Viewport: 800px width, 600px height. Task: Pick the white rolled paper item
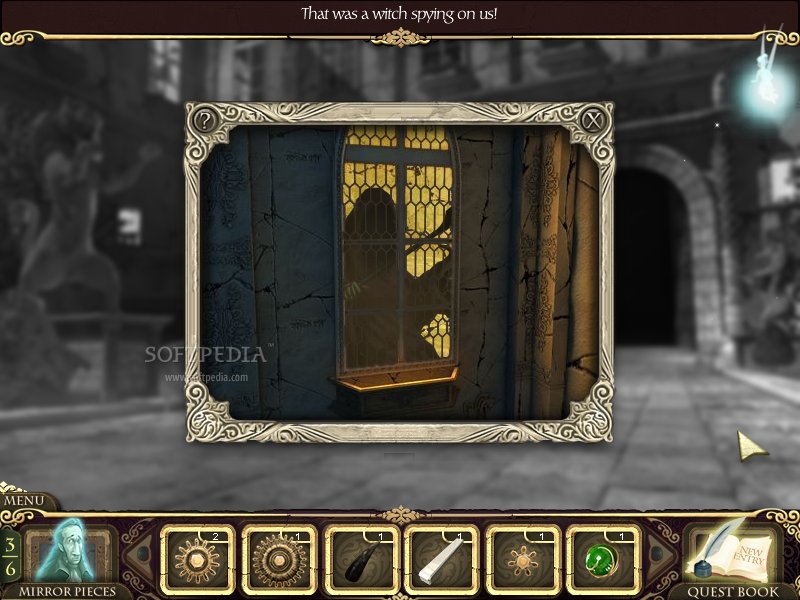pyautogui.click(x=441, y=558)
